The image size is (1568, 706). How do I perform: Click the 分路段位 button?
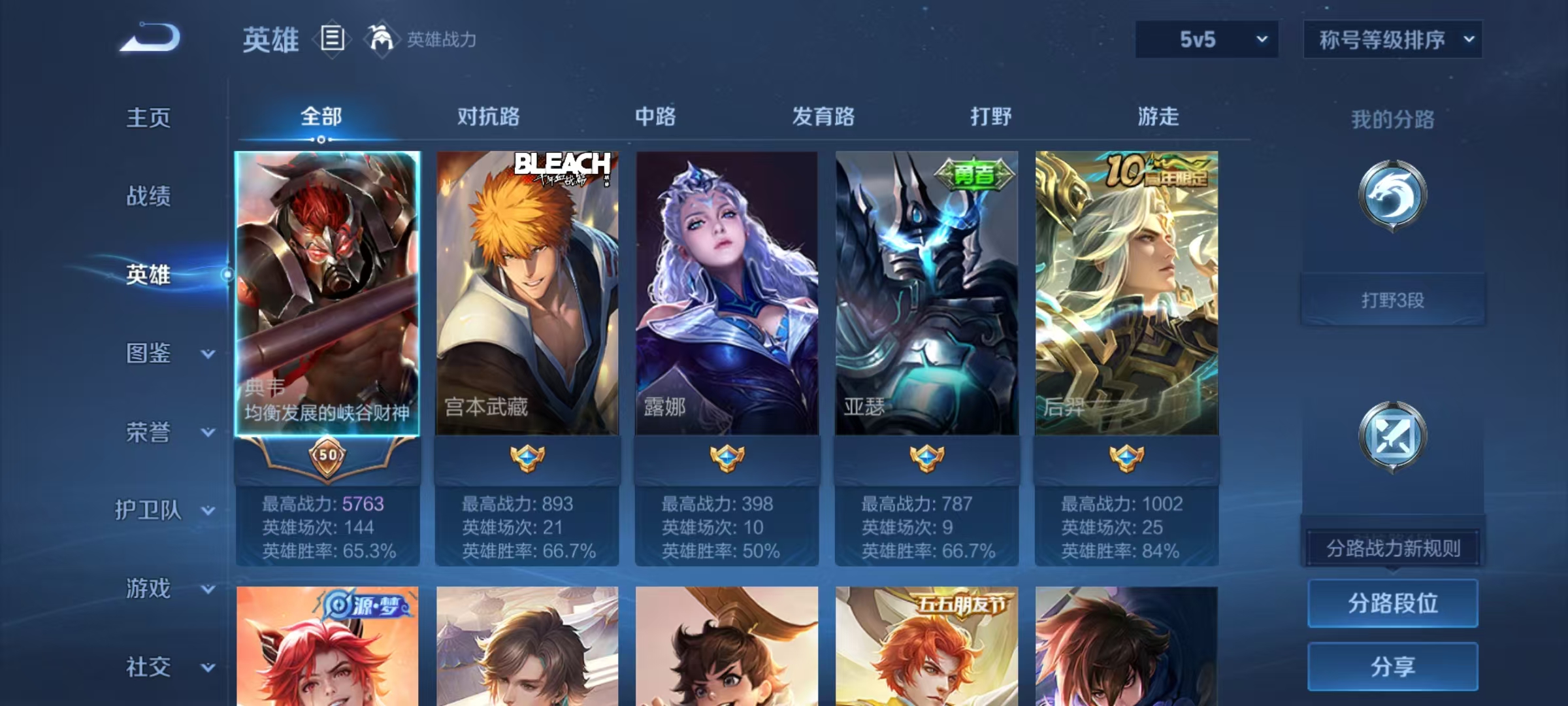[x=1393, y=603]
